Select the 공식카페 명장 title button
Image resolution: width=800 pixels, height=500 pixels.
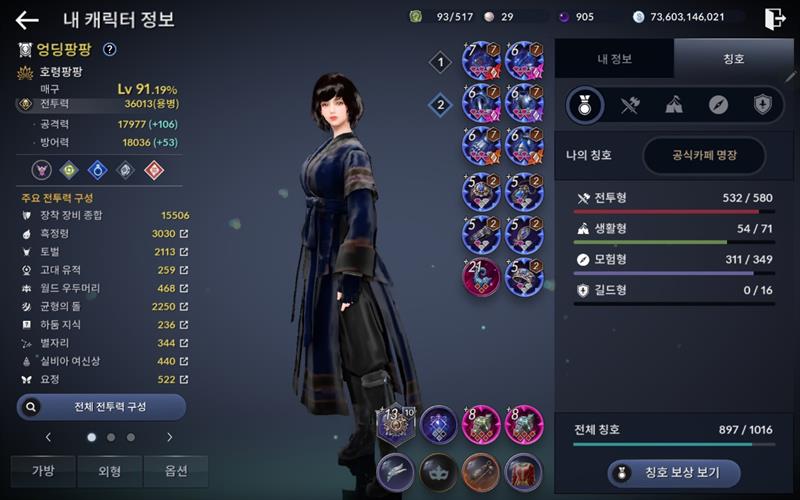point(704,156)
